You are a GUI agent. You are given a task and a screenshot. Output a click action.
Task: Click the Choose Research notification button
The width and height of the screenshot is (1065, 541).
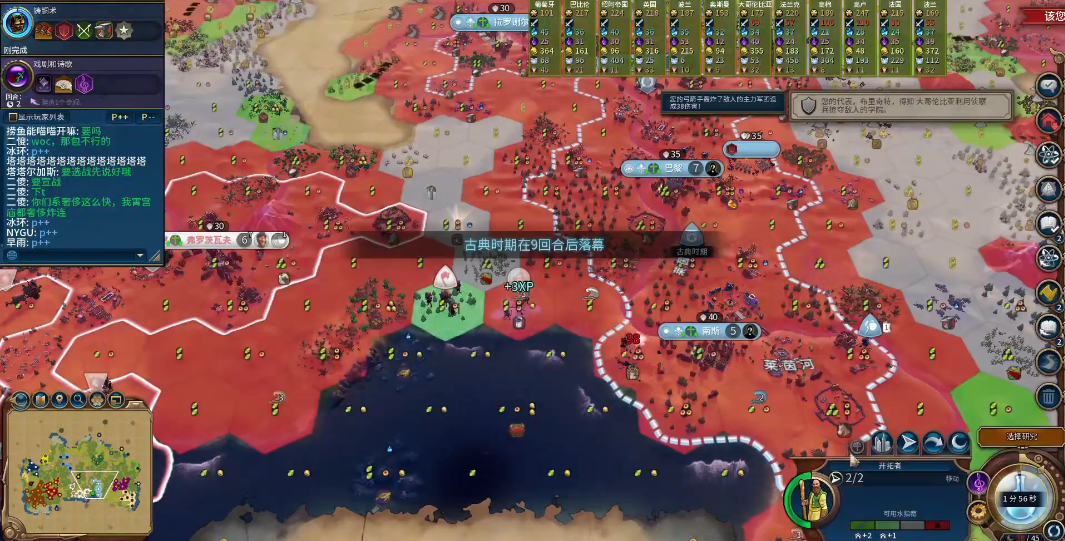pos(1020,436)
